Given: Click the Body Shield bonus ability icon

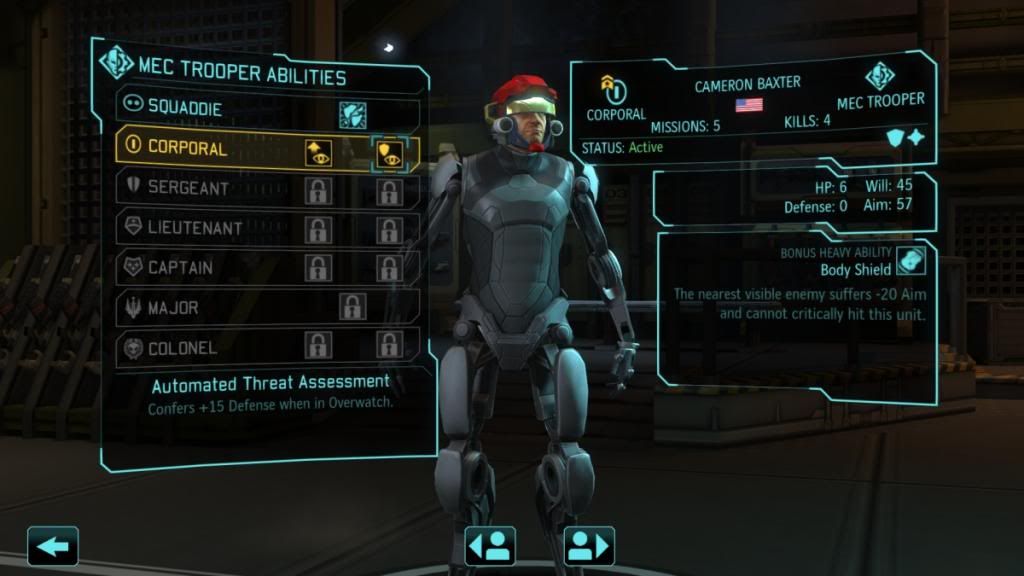Looking at the screenshot, I should click(x=911, y=261).
